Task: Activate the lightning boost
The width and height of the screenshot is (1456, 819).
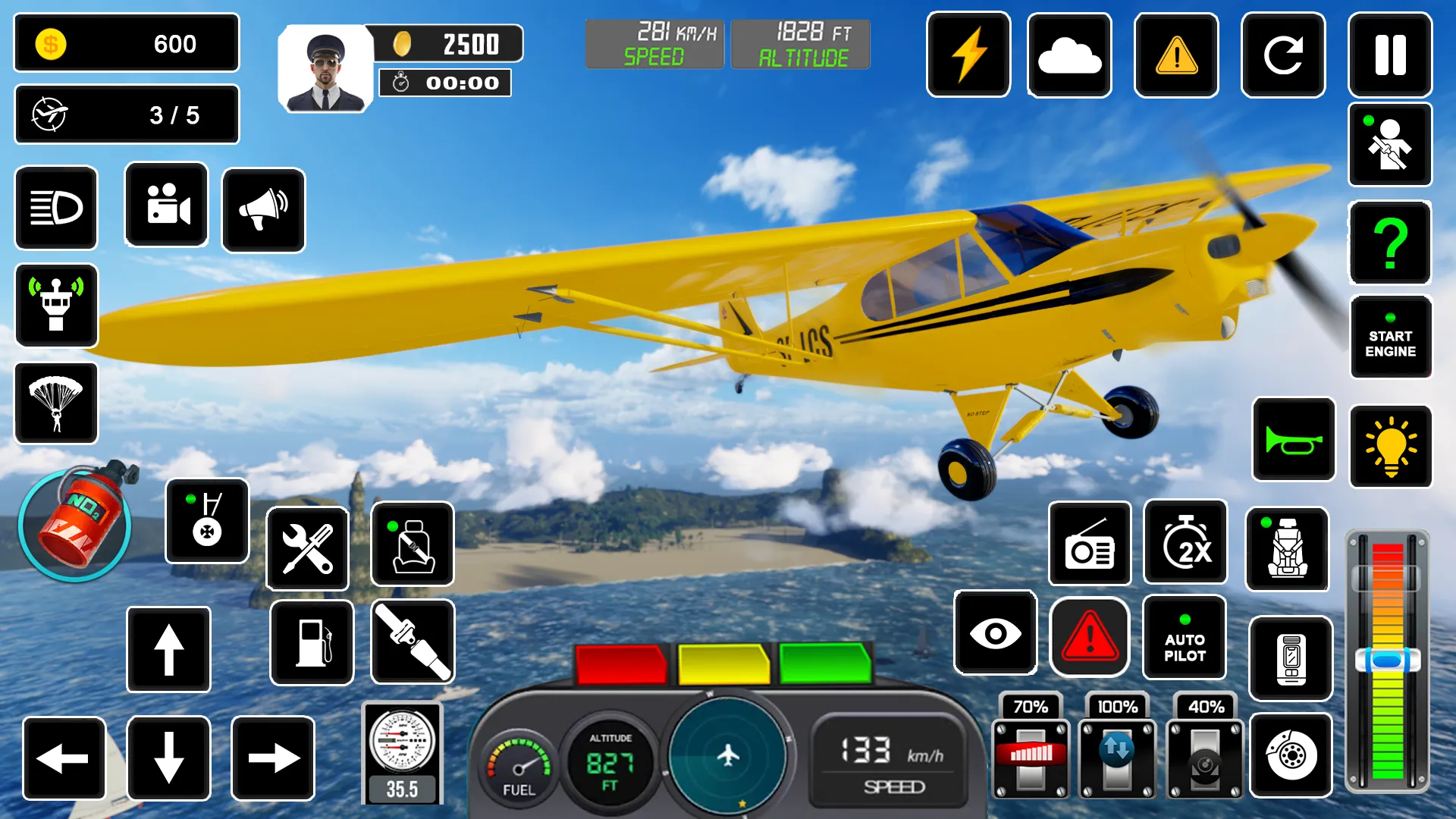Action: pos(968,56)
